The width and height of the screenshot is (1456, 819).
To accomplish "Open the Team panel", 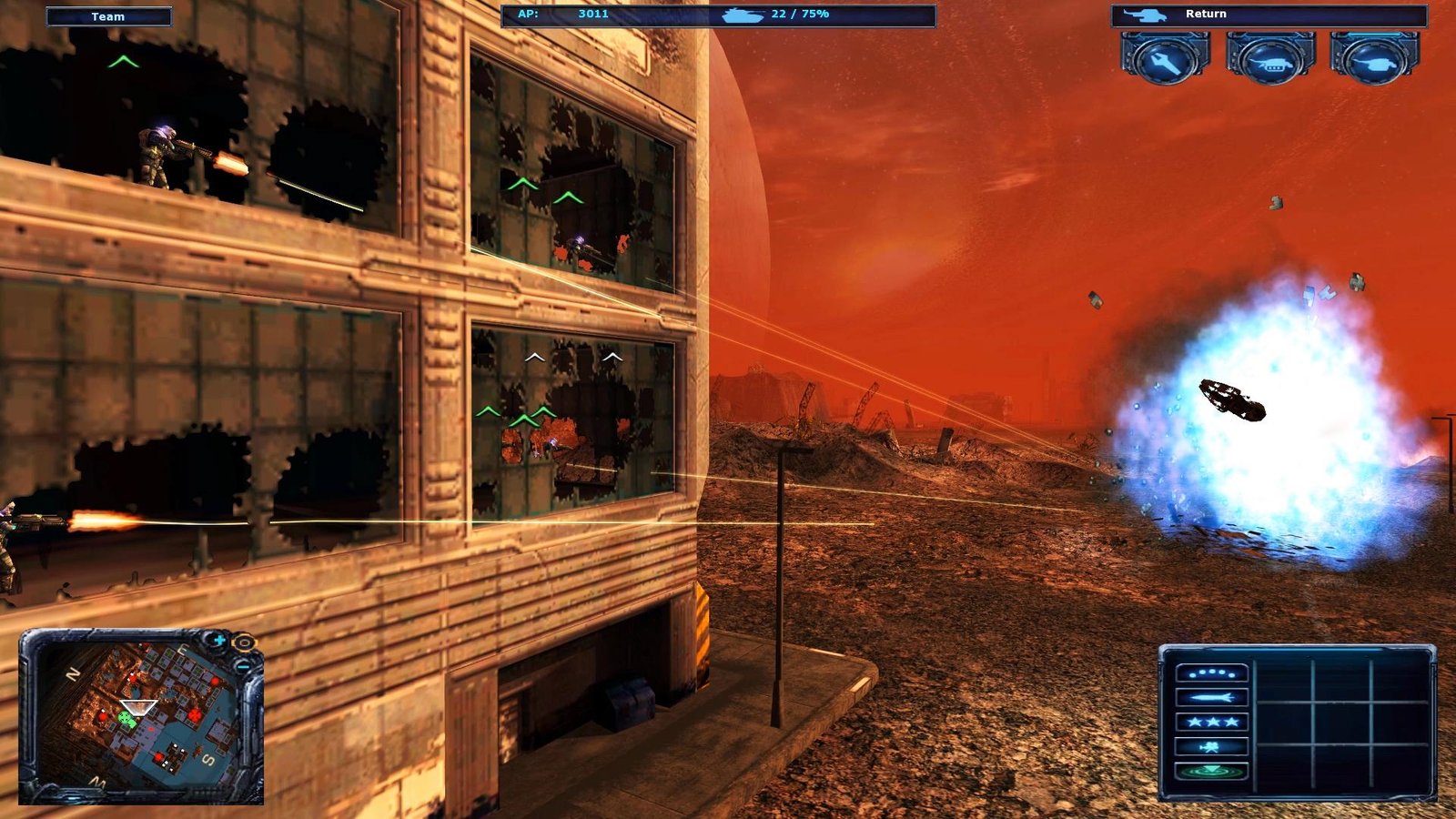I will 109,15.
